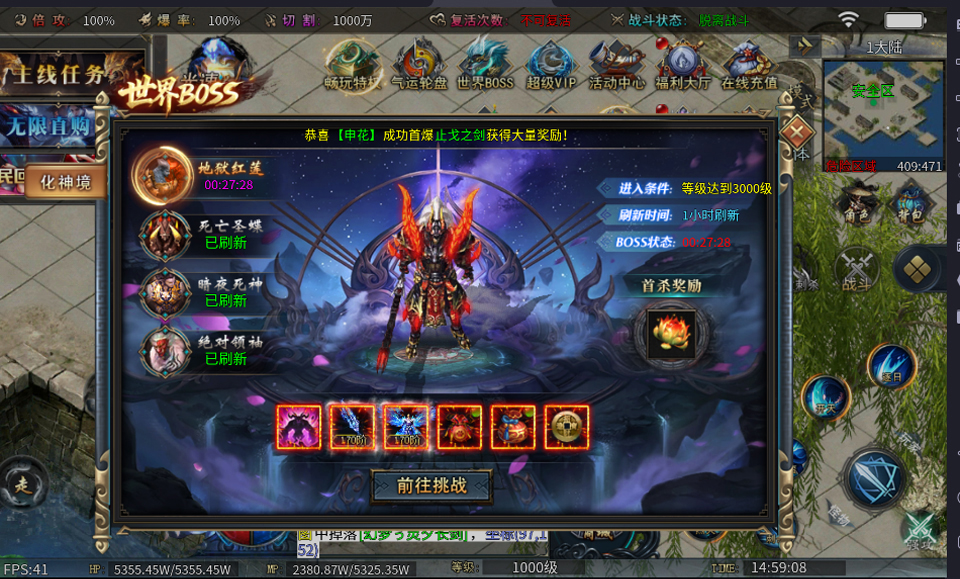The width and height of the screenshot is (960, 579).
Task: Open the 活动中心 activity center
Action: 616,65
